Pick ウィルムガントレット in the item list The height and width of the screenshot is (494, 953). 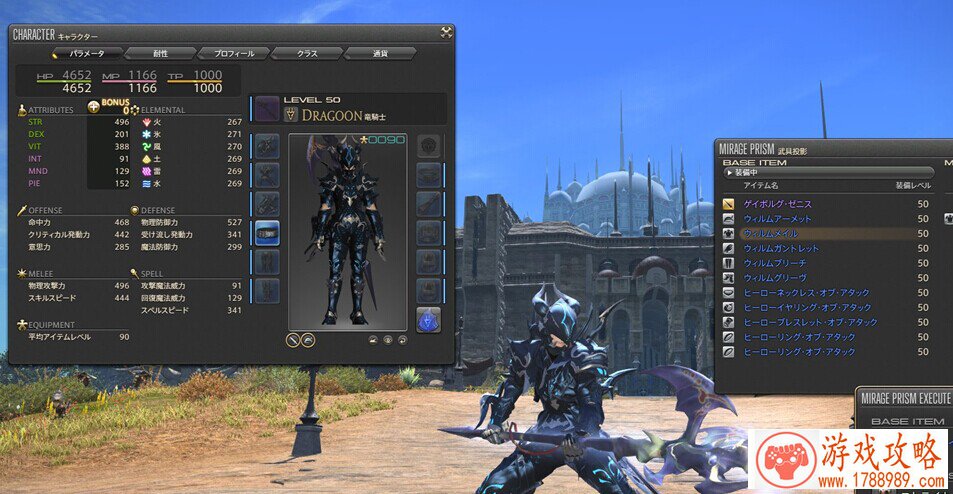[x=781, y=248]
